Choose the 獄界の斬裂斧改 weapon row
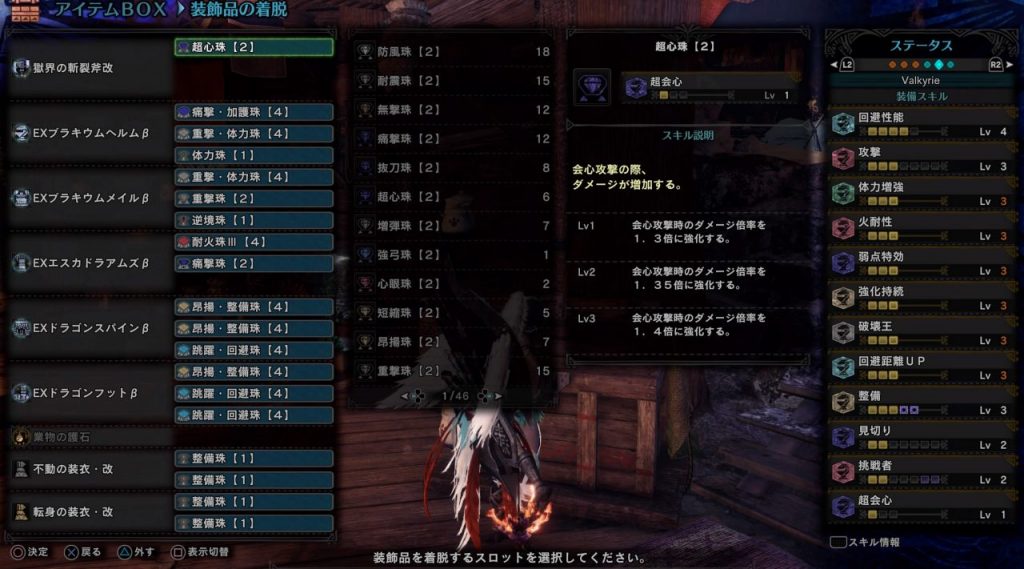 91,68
